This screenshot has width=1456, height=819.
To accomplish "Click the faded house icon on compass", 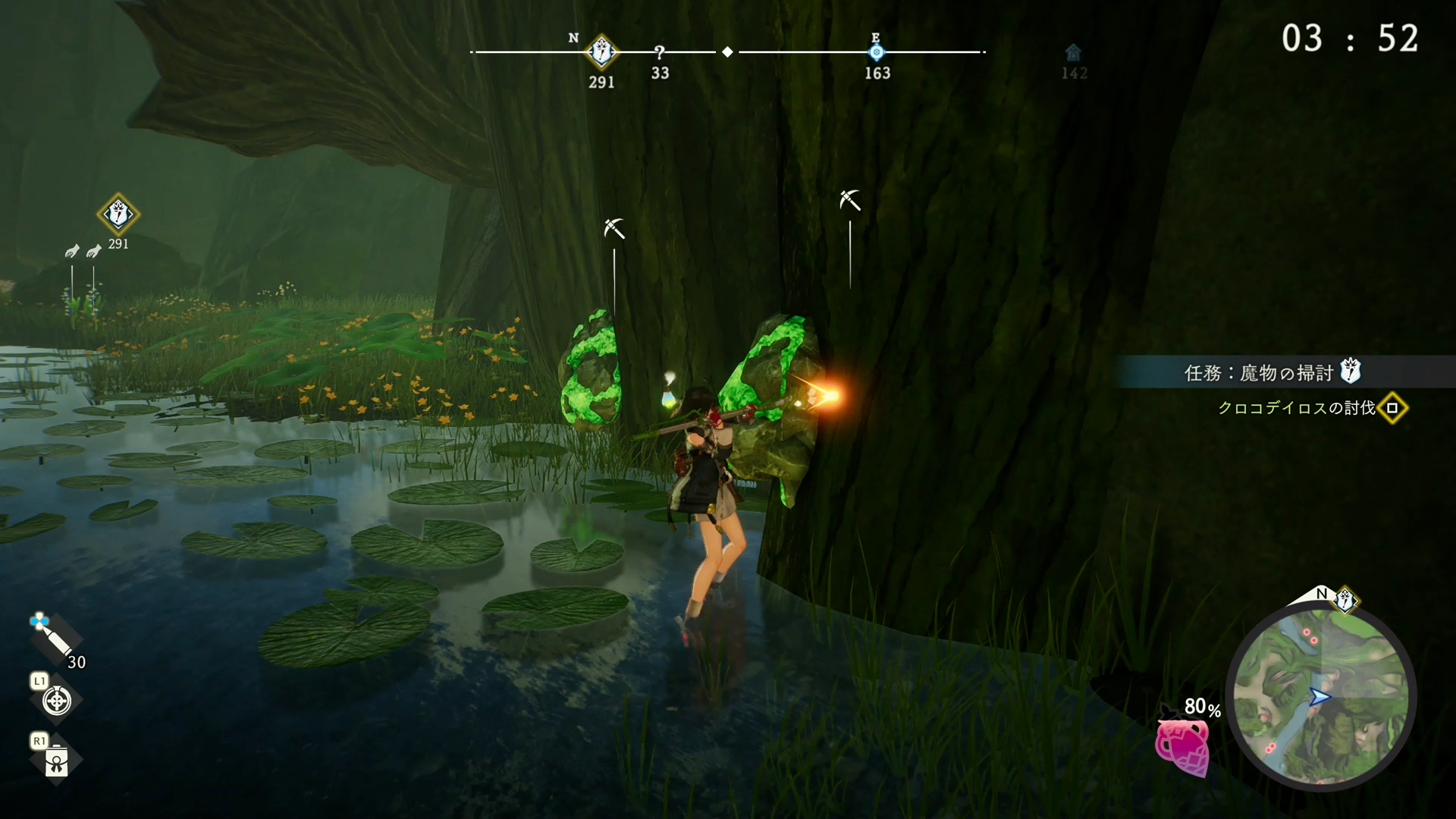I will [x=1073, y=53].
